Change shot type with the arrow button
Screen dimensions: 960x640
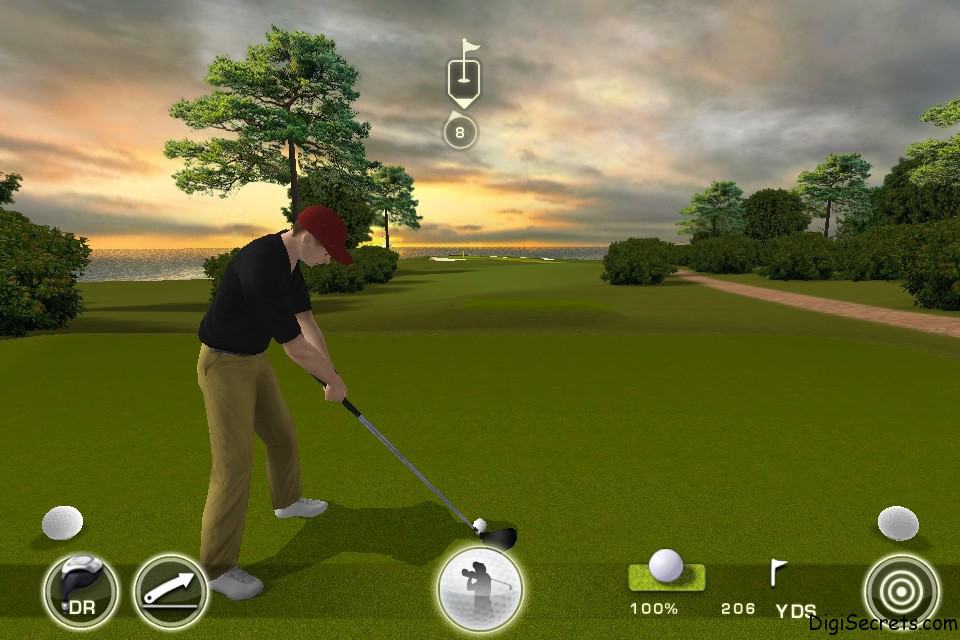coord(170,591)
